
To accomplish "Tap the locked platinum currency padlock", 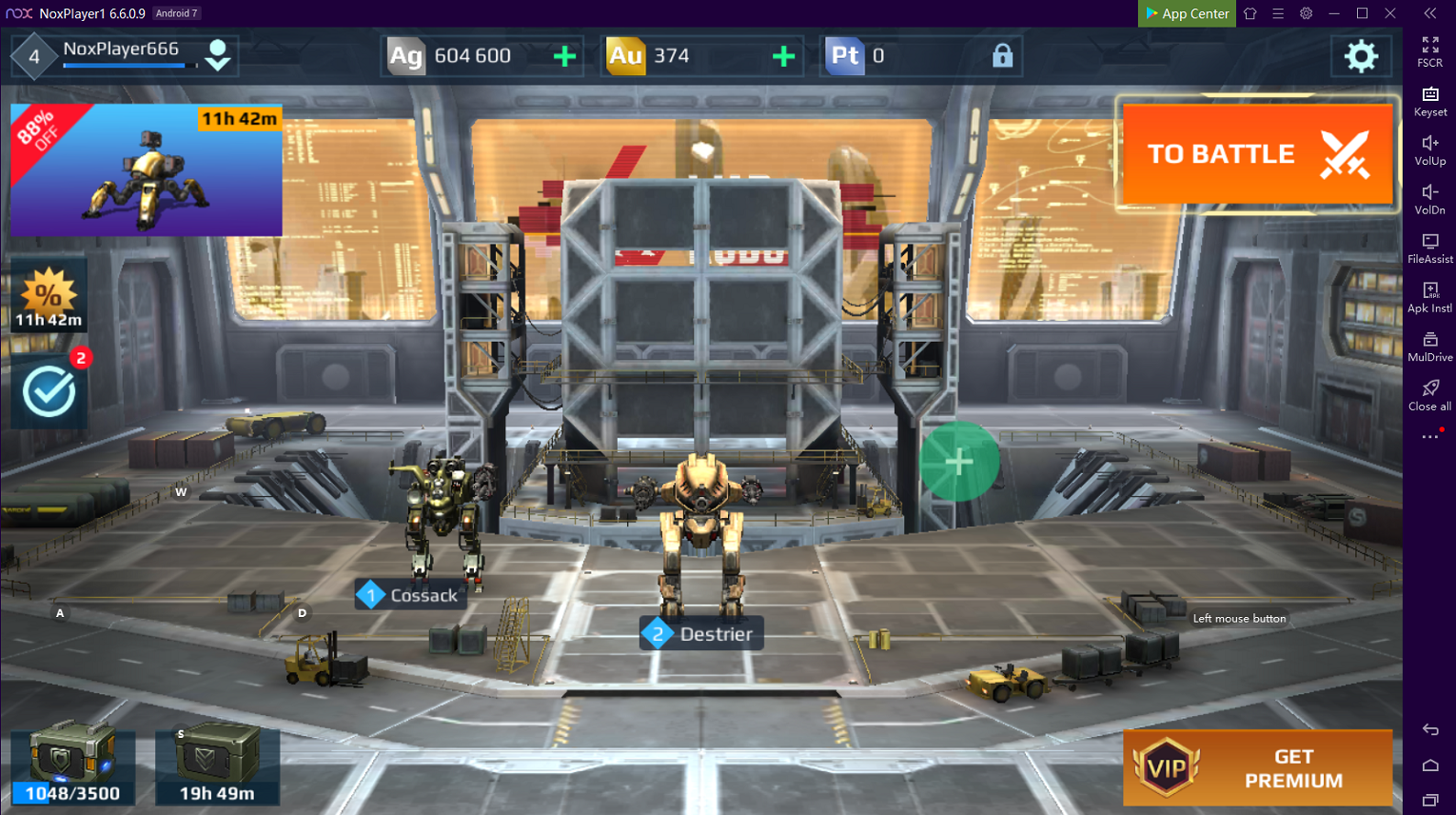I will click(x=1002, y=56).
